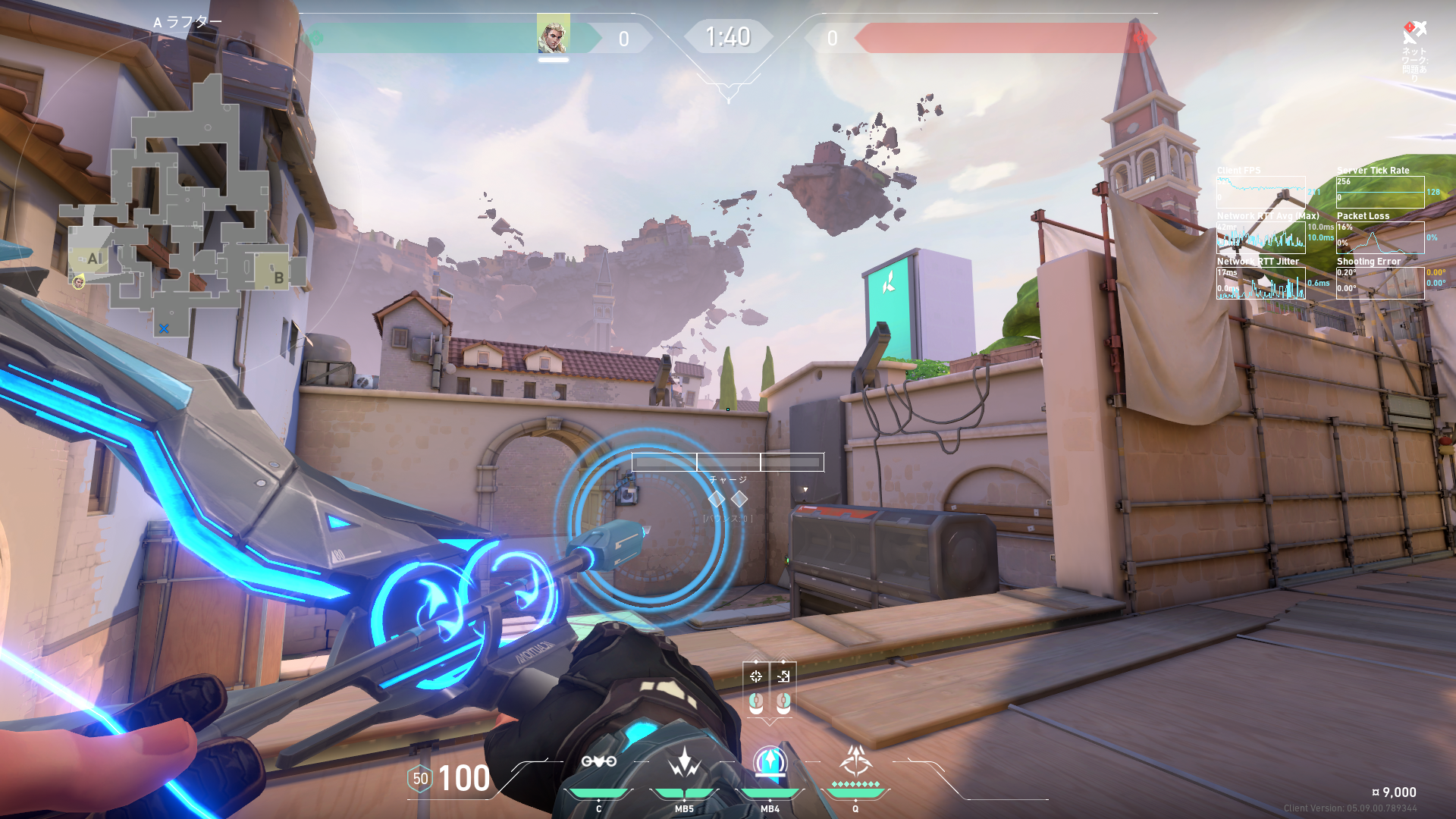Activate the Owl Drone ability icon
1456x819 pixels.
tap(598, 761)
